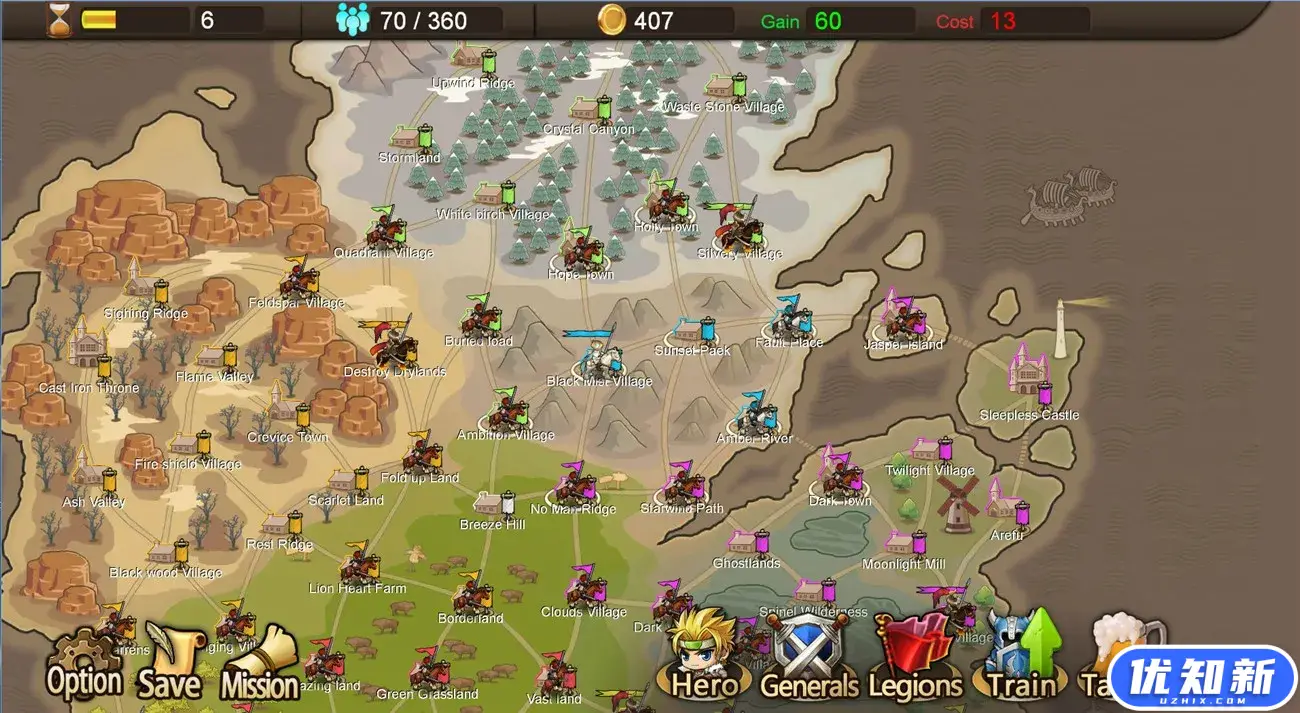Pick the Destroy Drylands army

coord(394,343)
